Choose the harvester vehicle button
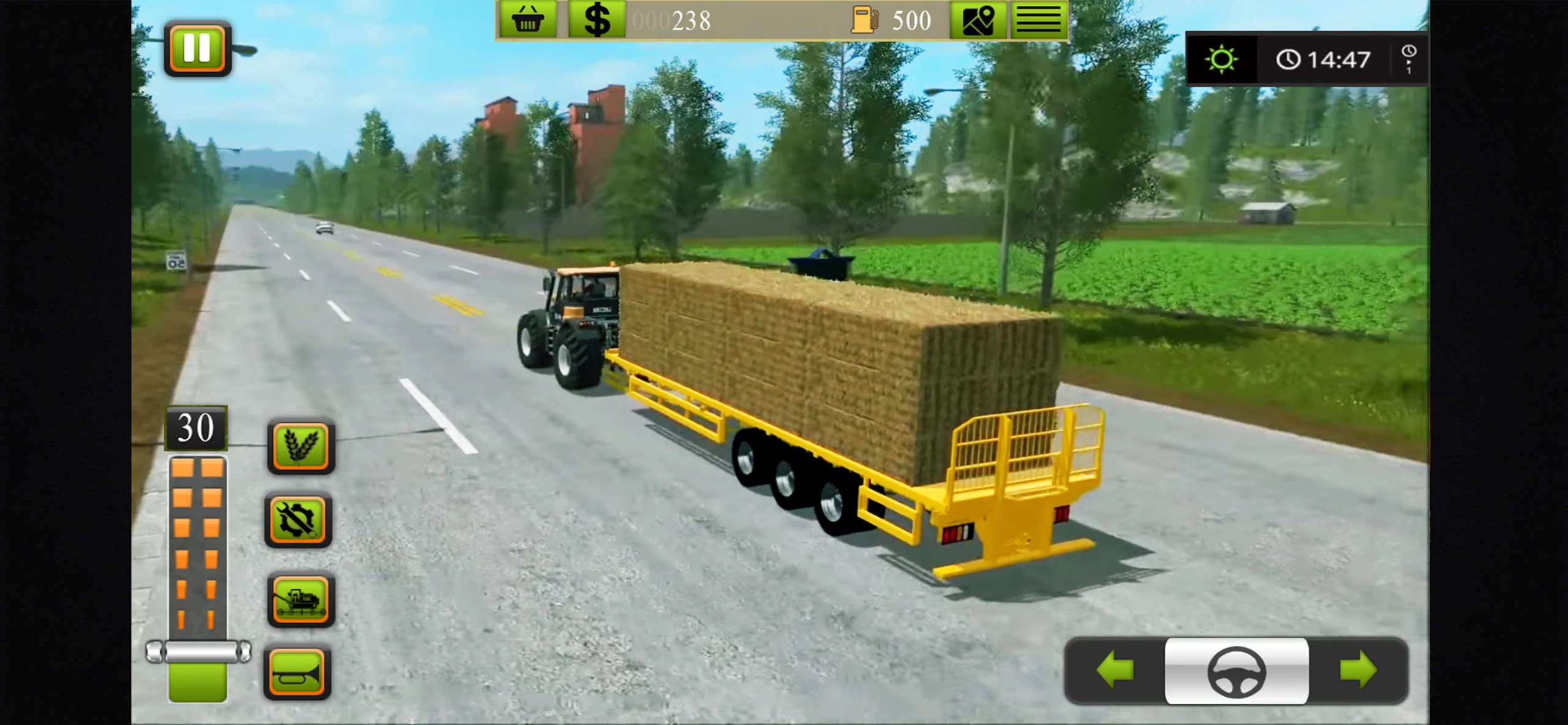 click(301, 599)
